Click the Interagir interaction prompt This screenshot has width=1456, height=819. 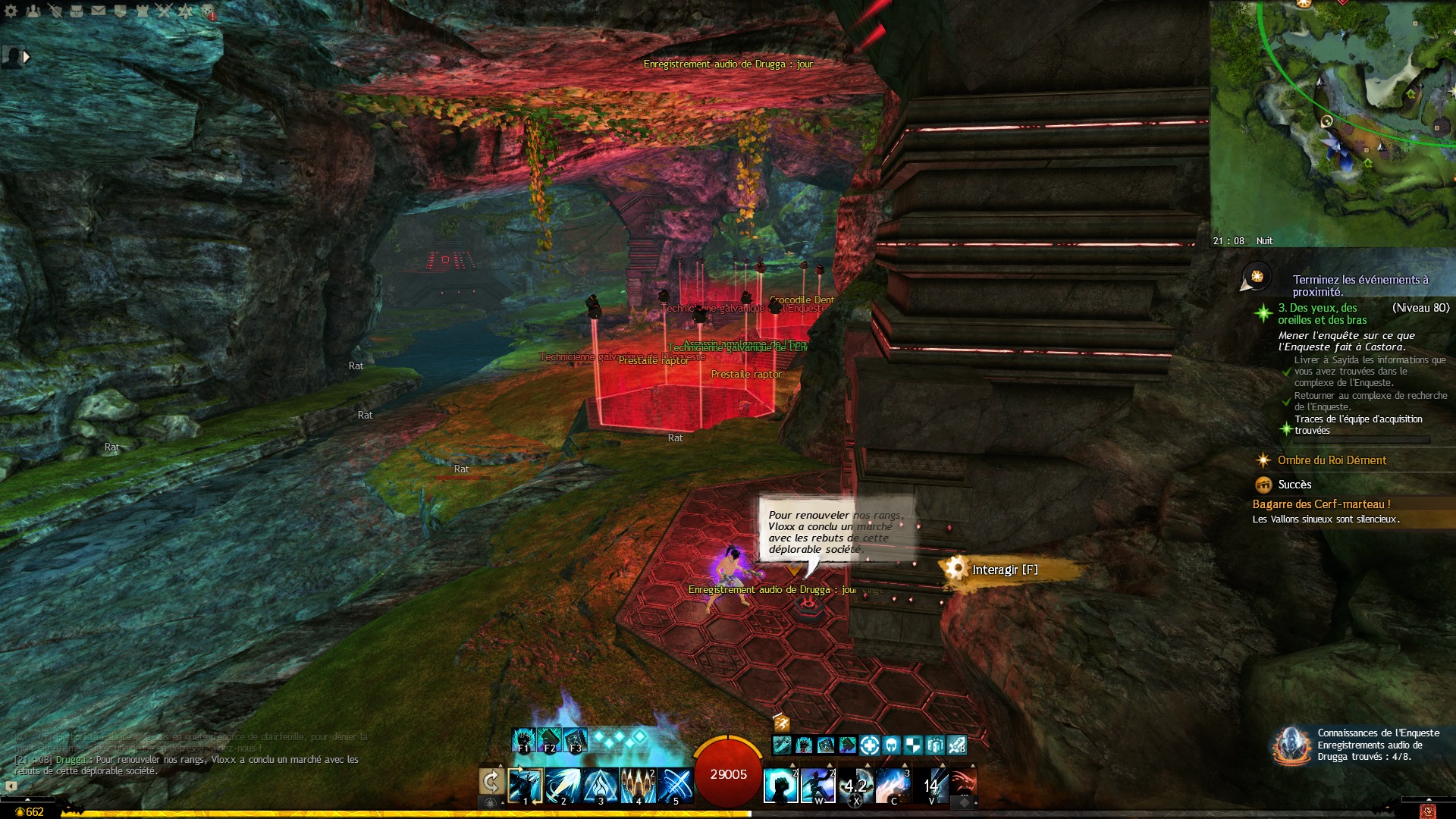coord(1004,570)
